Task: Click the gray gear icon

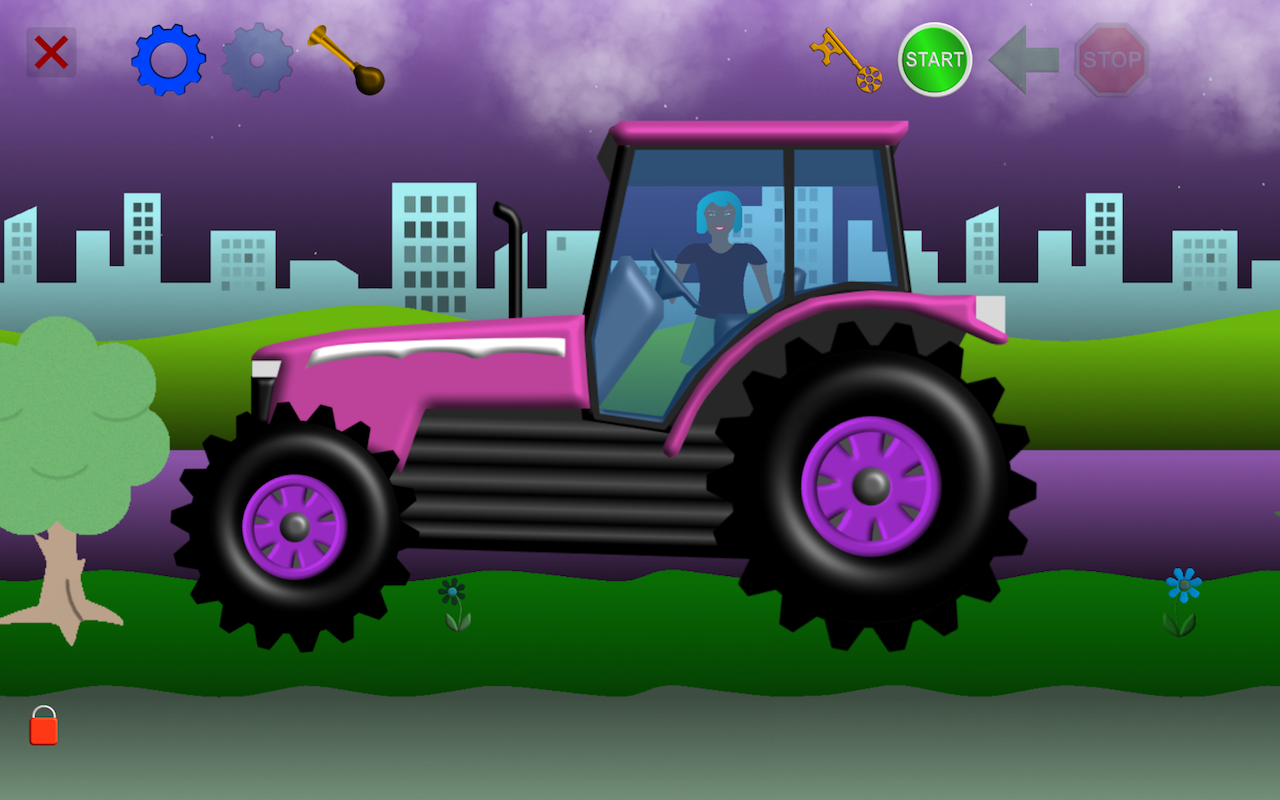Action: pos(258,60)
